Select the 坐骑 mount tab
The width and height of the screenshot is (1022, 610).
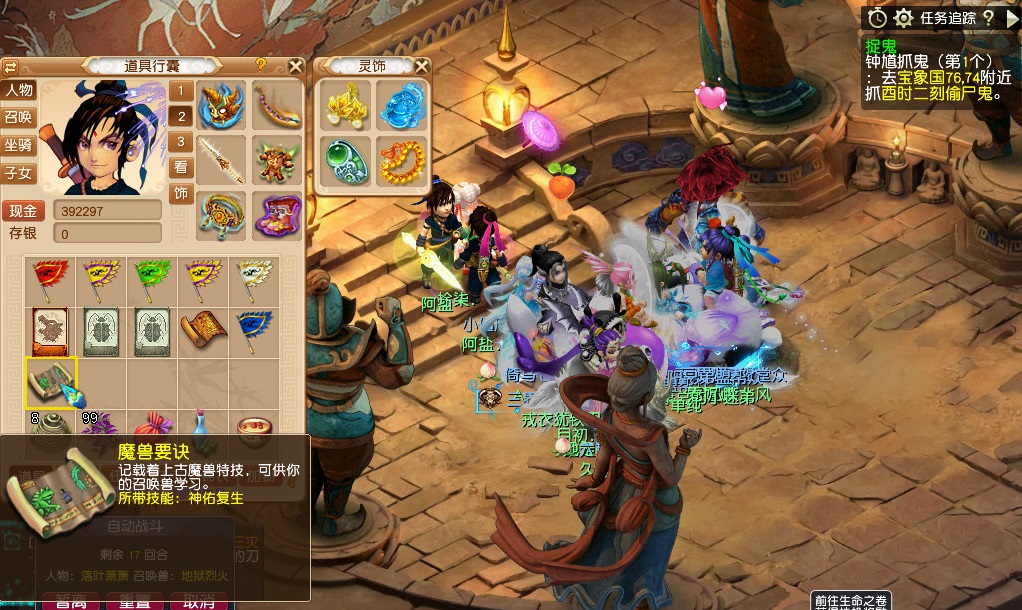19,145
